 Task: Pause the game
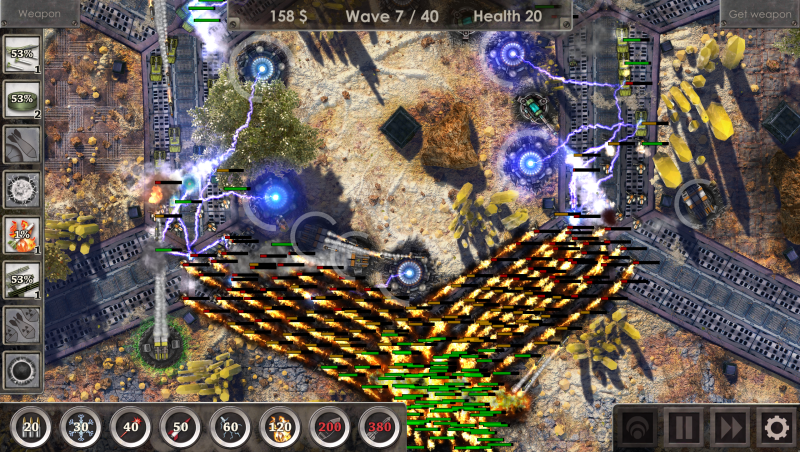[685, 429]
